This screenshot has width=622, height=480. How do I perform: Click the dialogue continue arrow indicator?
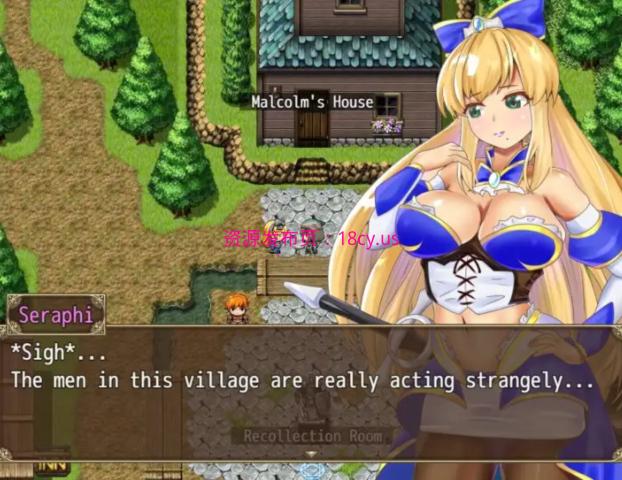click(311, 454)
